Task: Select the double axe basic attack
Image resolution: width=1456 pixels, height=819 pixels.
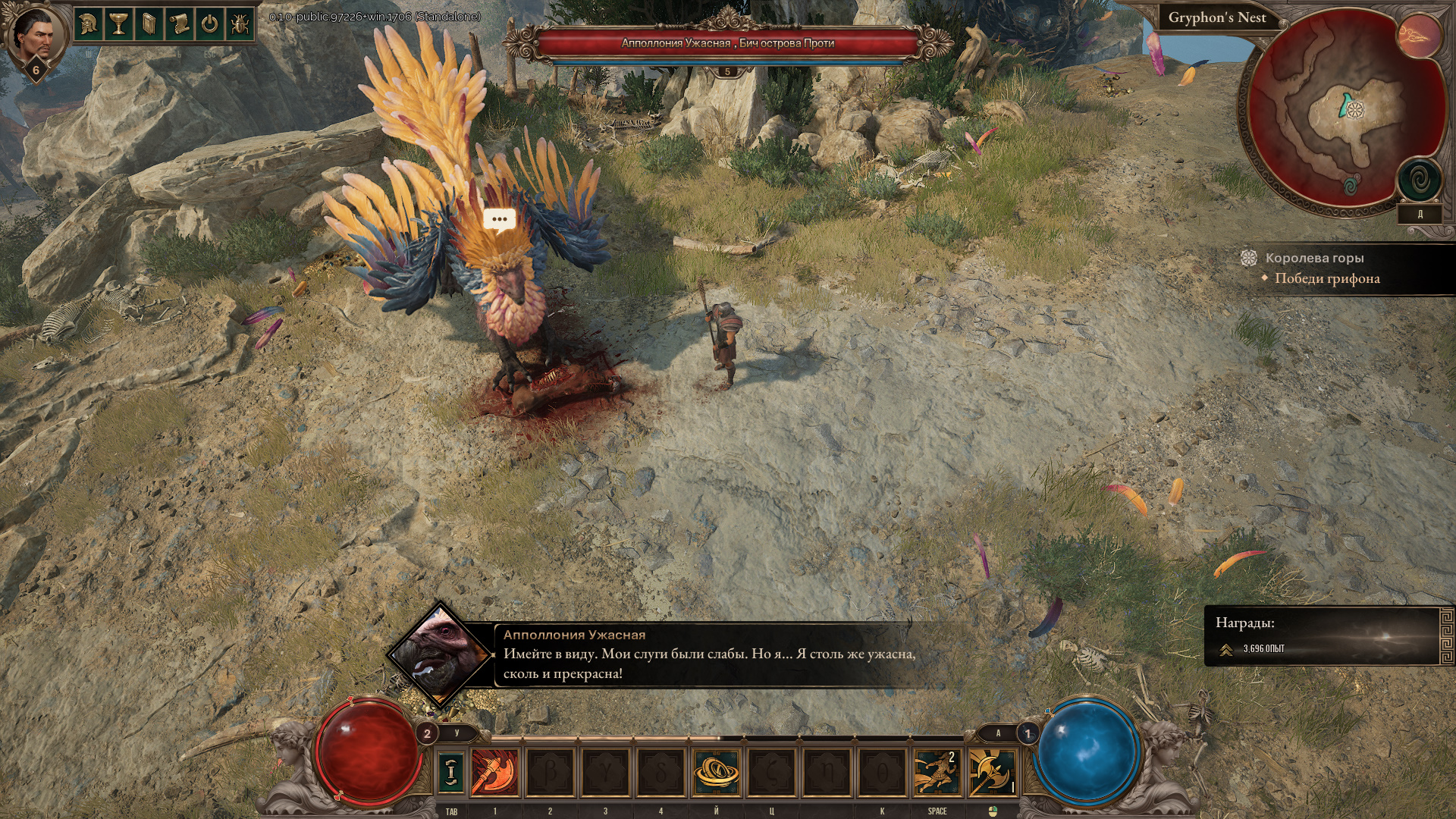Action: (991, 772)
